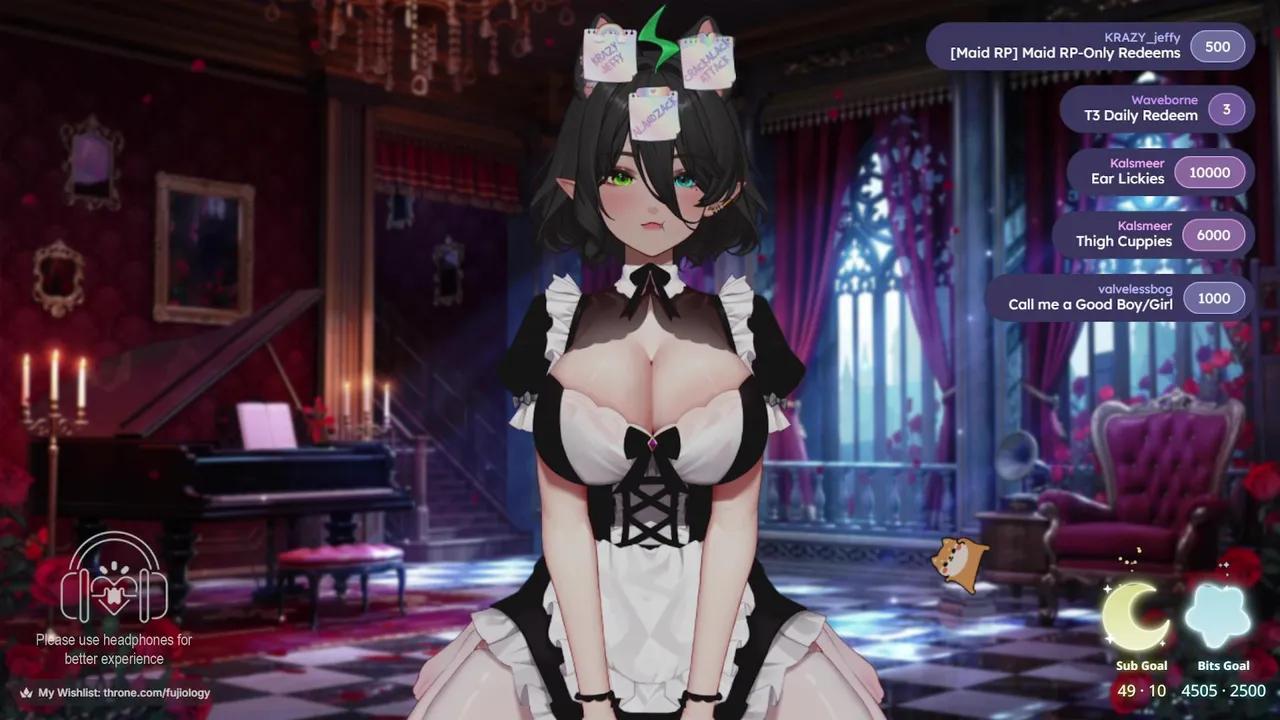
Task: Select the Throne crown icon beside My Wishlist
Action: 27,691
